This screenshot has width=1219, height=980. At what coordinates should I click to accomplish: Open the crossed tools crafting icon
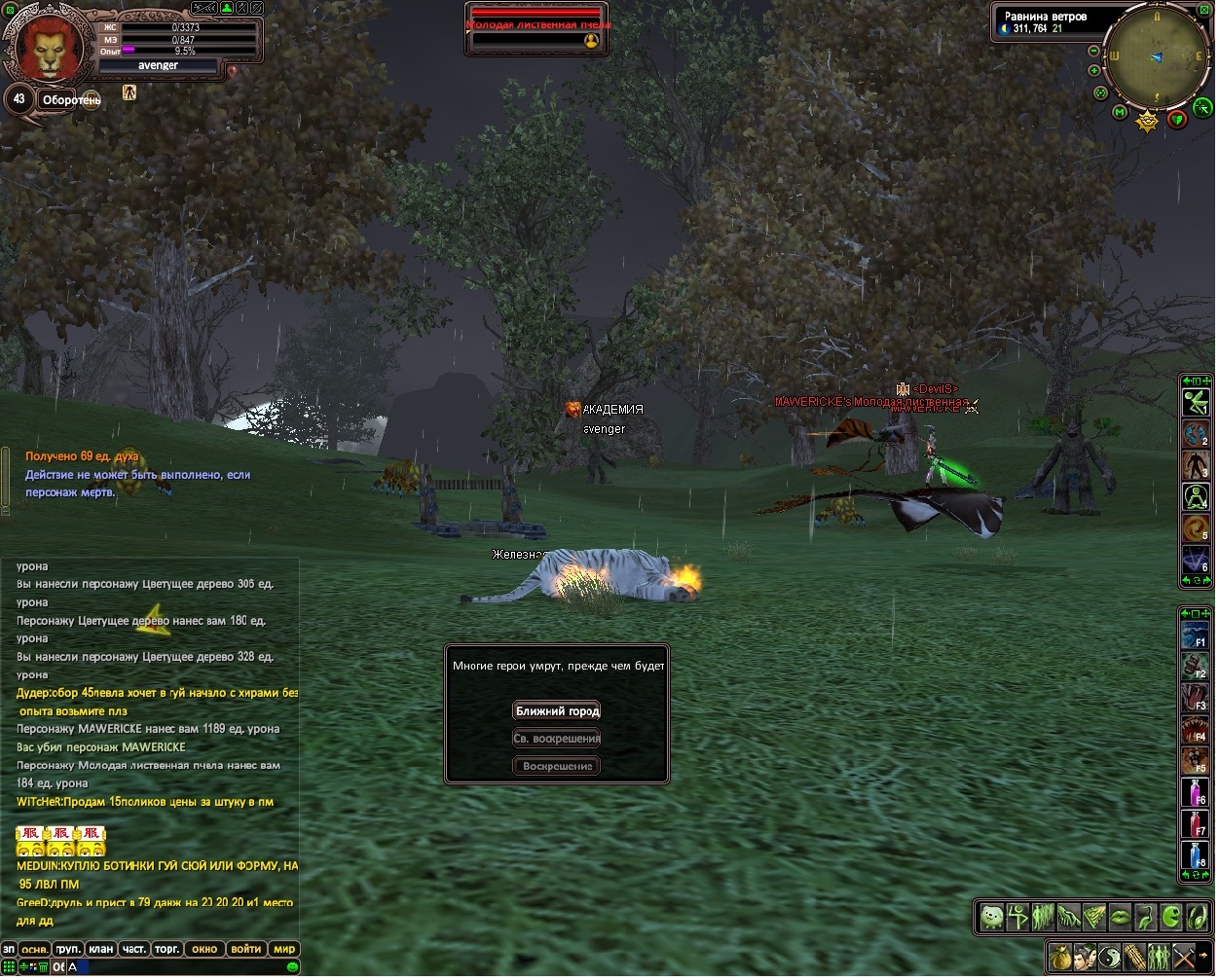[x=1183, y=956]
